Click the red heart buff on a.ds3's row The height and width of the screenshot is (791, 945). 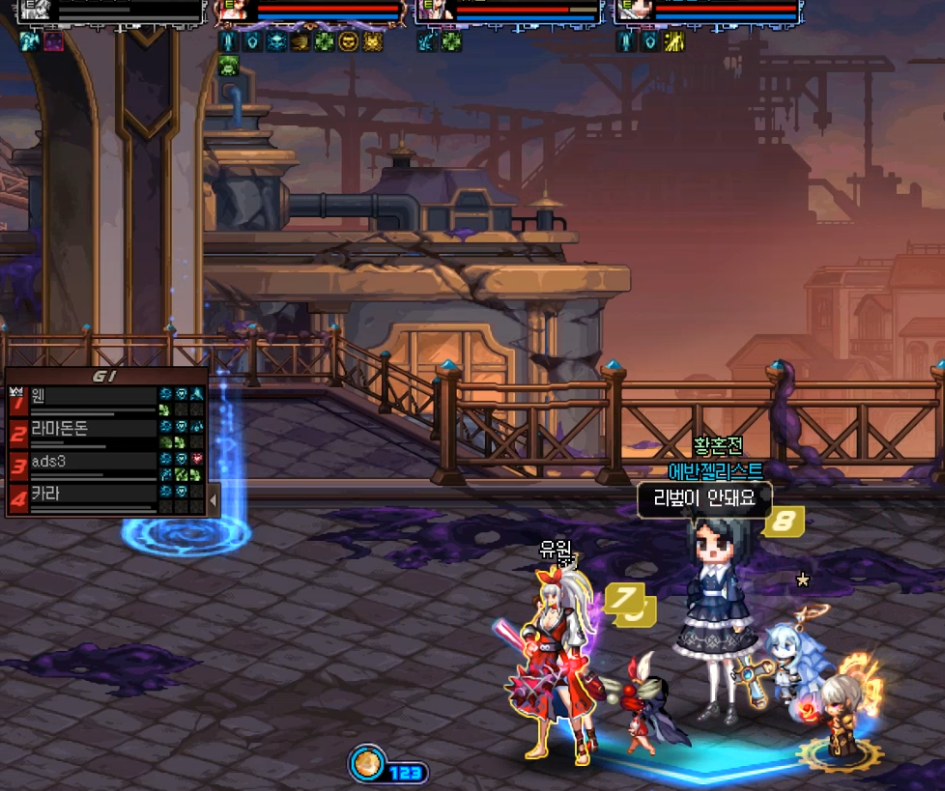[197, 459]
